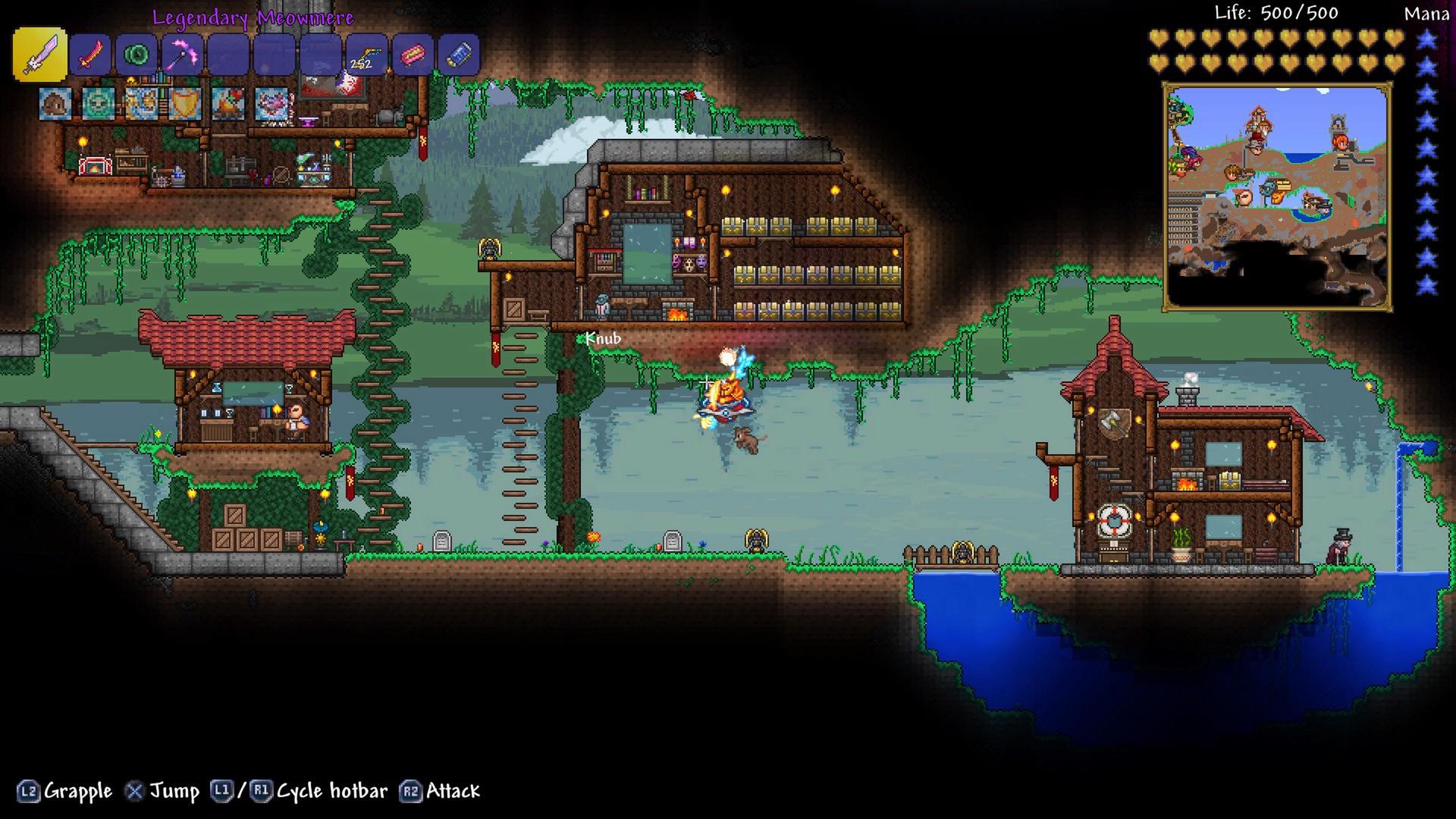Click the shield buff icon below the hotbar
Image resolution: width=1456 pixels, height=819 pixels.
point(186,104)
